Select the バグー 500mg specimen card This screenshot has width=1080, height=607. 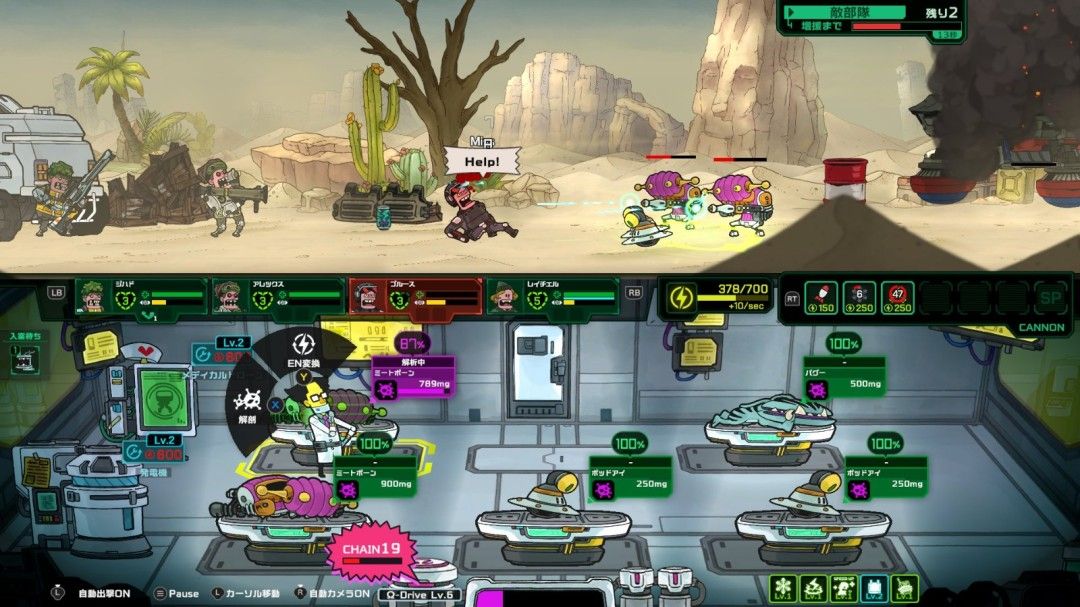coord(845,378)
